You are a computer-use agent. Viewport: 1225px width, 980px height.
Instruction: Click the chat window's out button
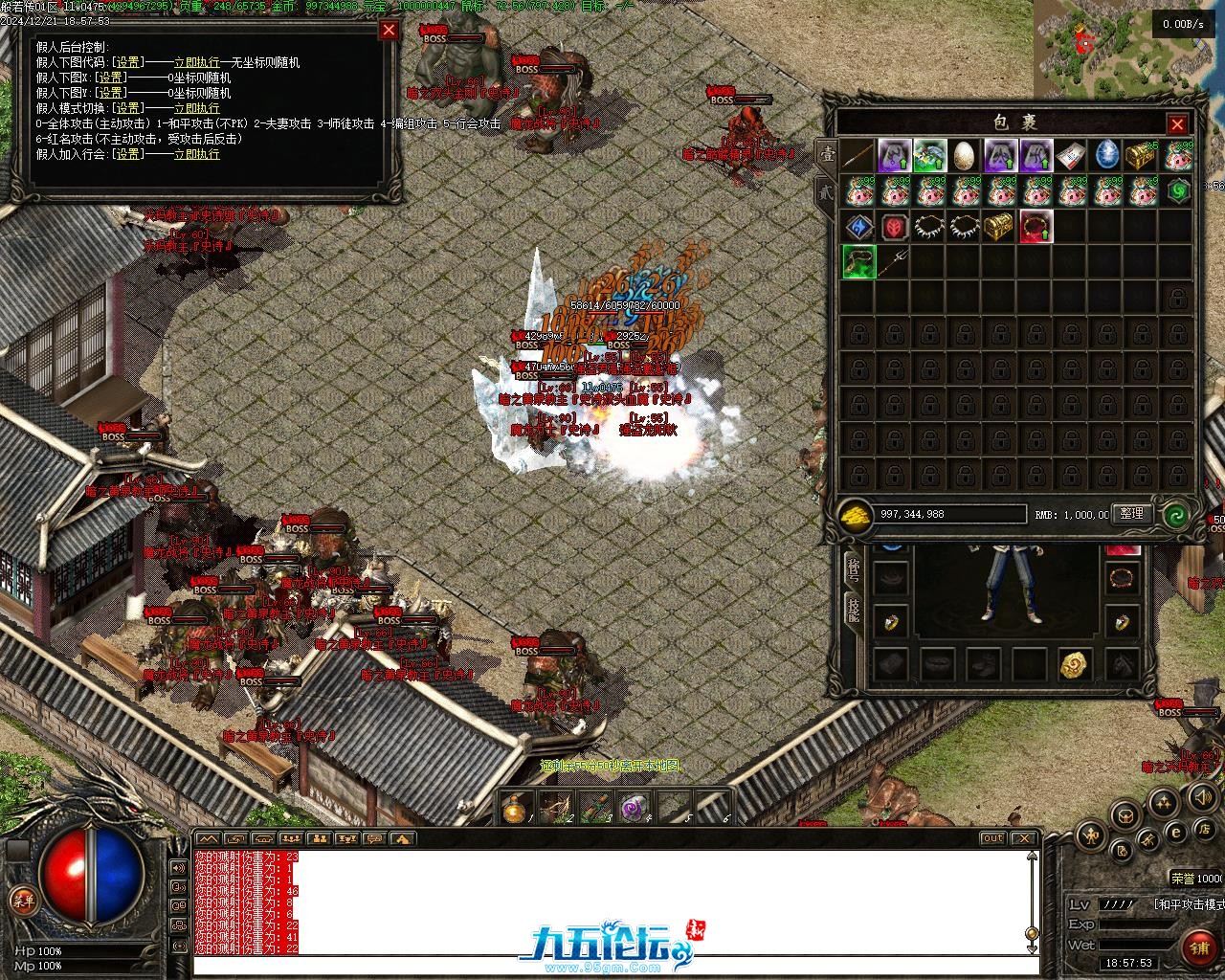click(992, 838)
